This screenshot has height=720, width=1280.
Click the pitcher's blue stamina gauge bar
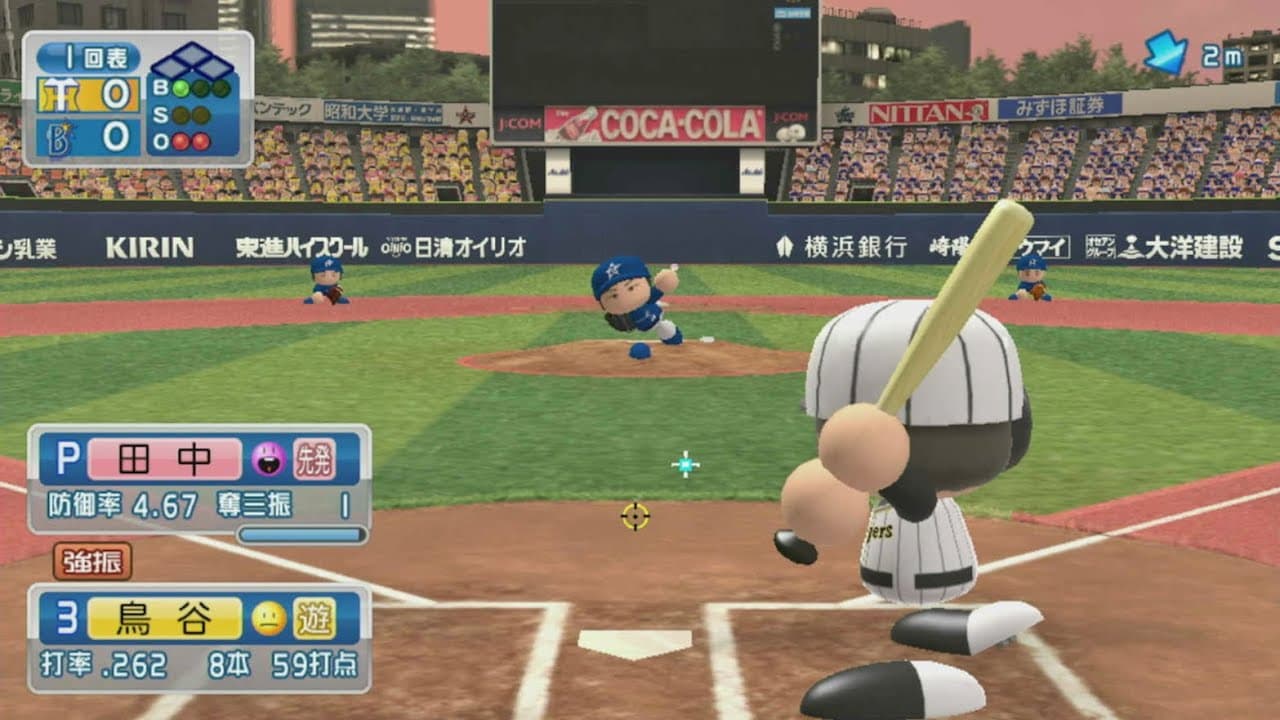point(301,535)
